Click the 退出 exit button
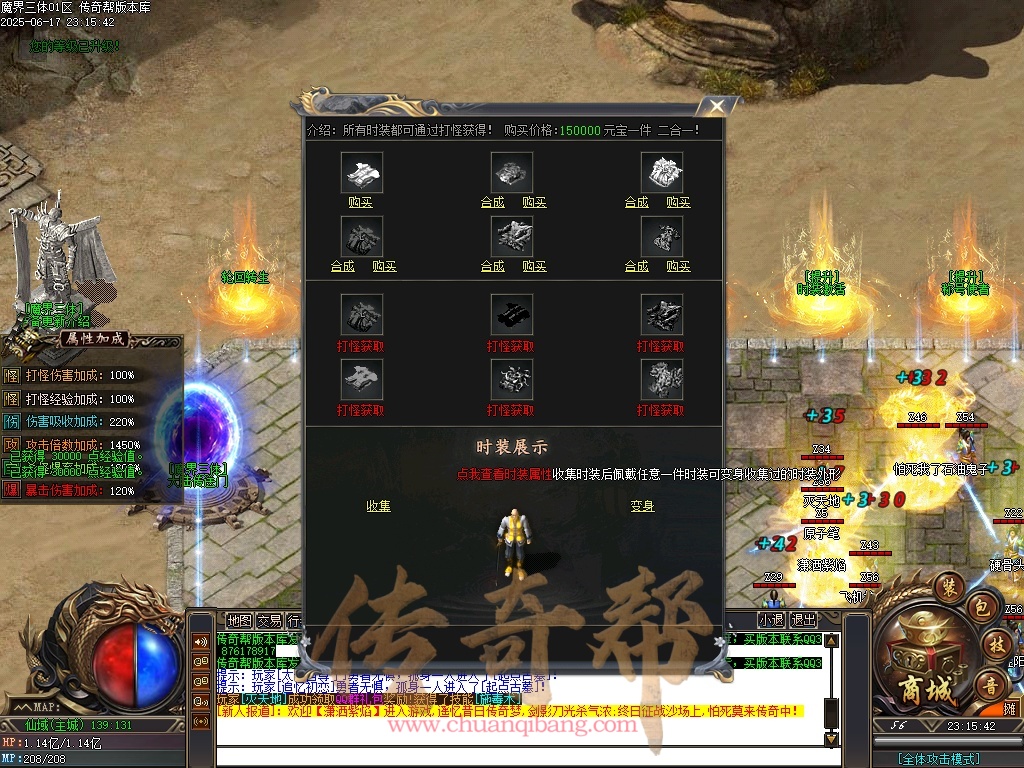This screenshot has width=1024, height=768. click(803, 620)
